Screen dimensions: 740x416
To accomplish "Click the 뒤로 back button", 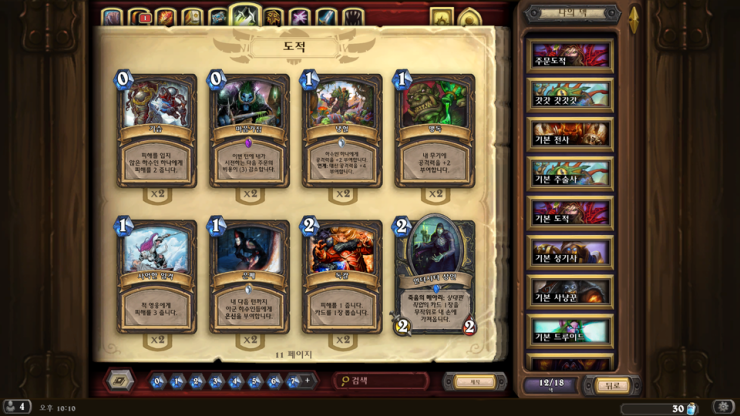I will [x=609, y=385].
